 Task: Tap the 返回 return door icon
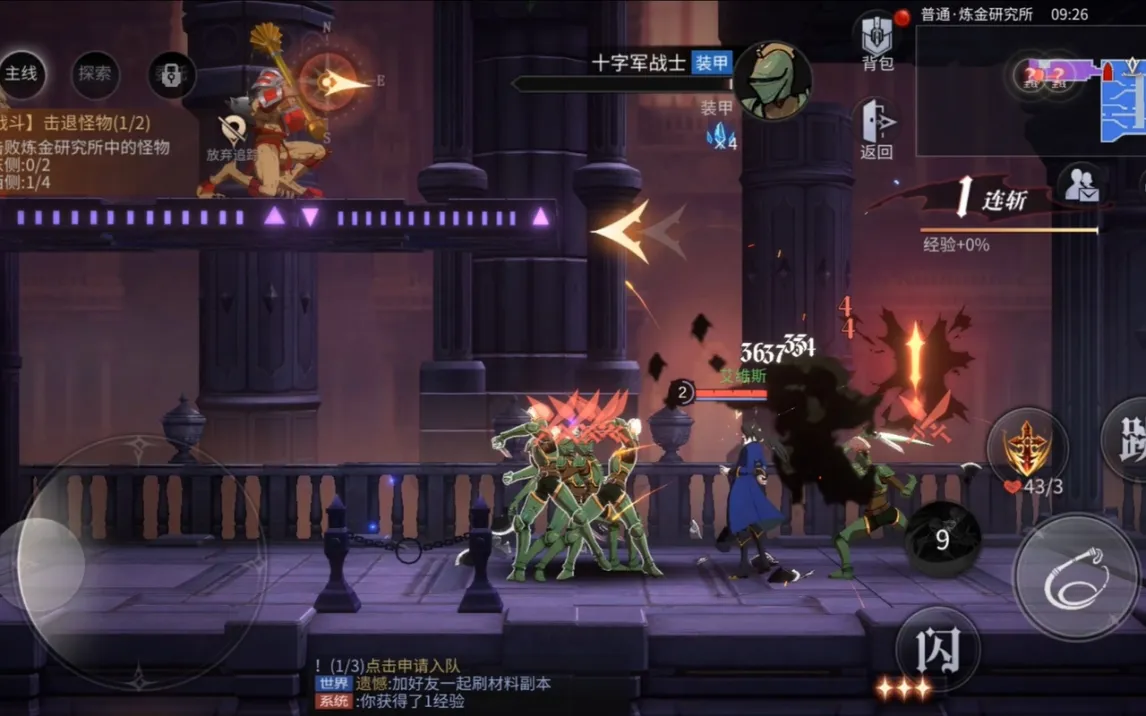876,127
